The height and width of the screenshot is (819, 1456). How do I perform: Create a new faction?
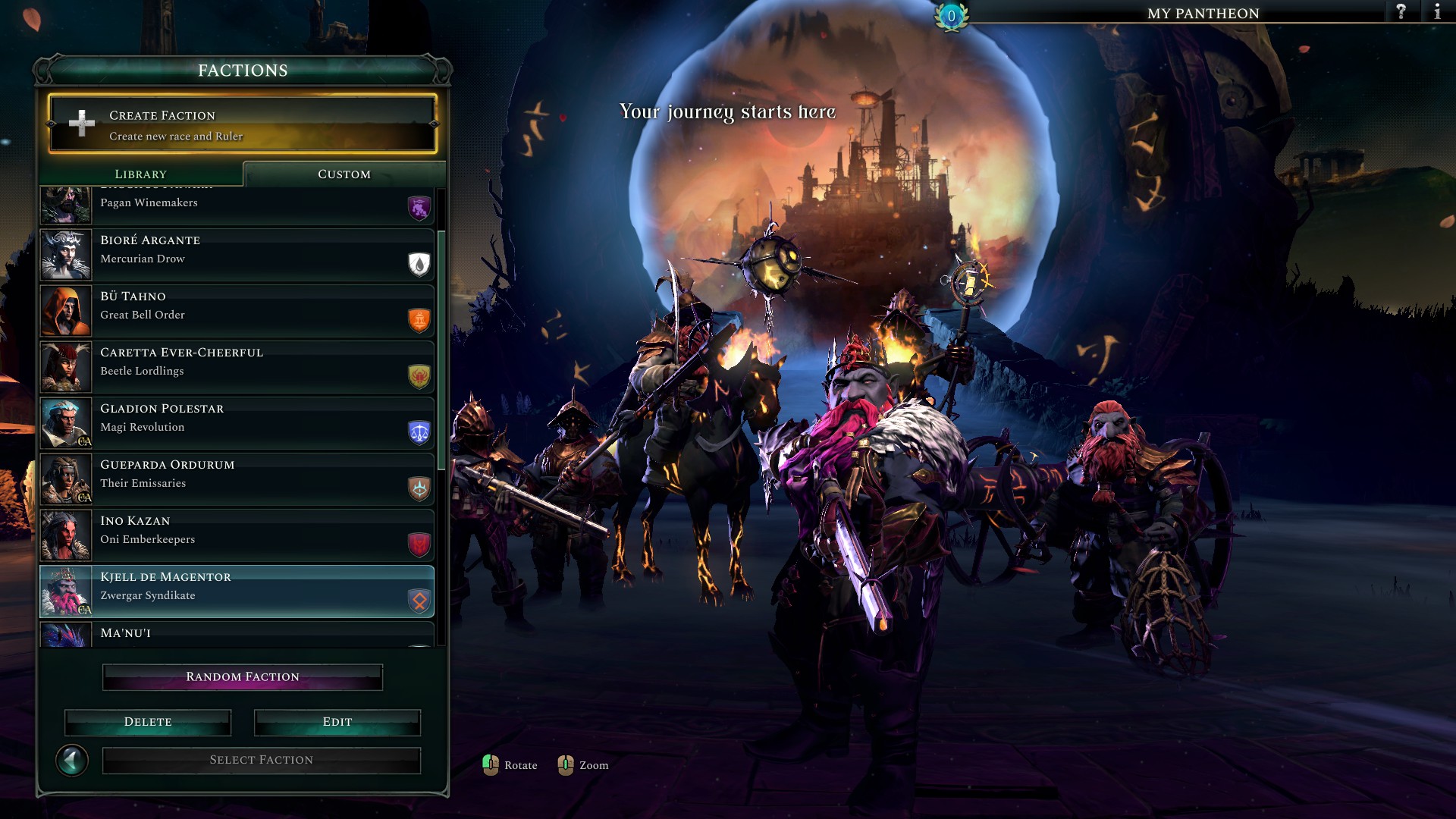pyautogui.click(x=243, y=124)
